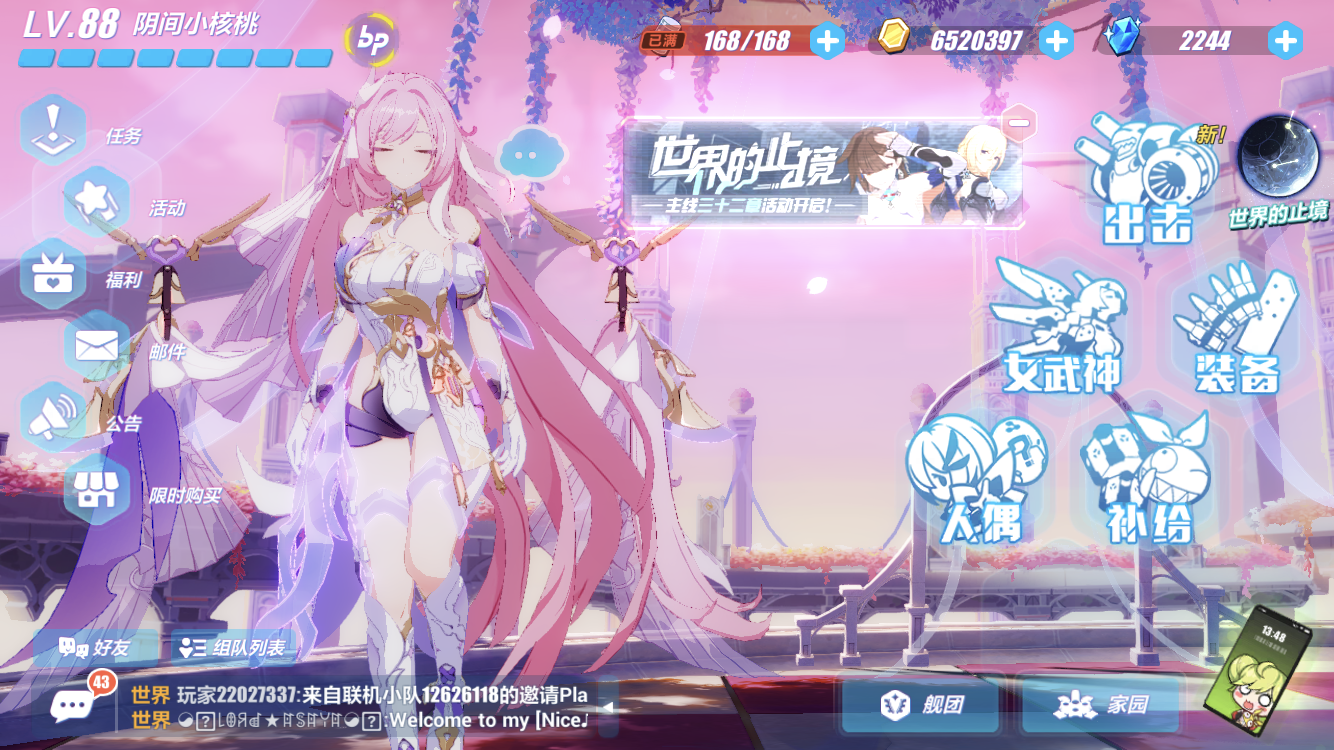Add stamina via the plus next to 168/168

tap(826, 42)
